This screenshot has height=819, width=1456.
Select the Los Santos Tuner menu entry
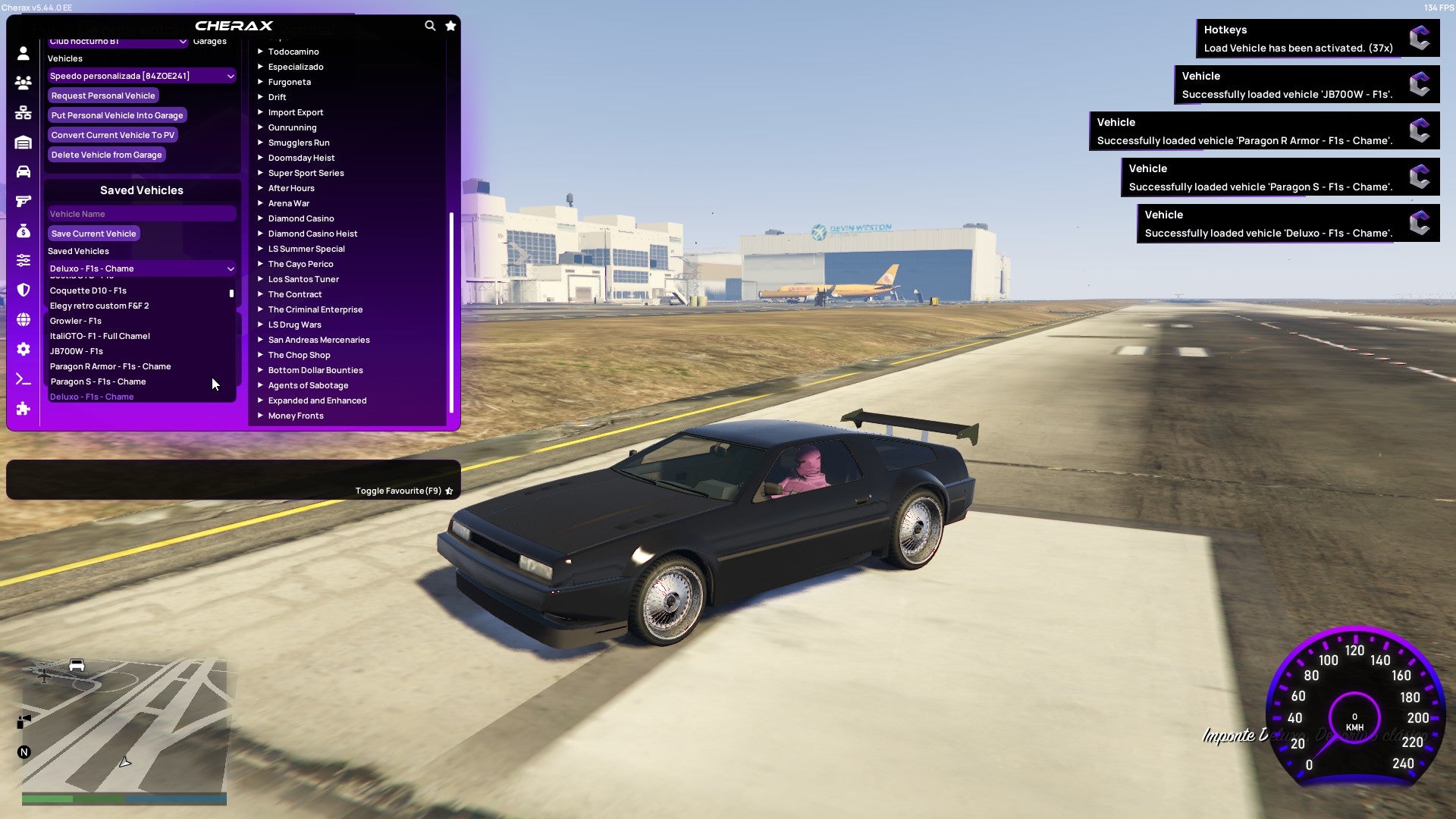click(303, 279)
